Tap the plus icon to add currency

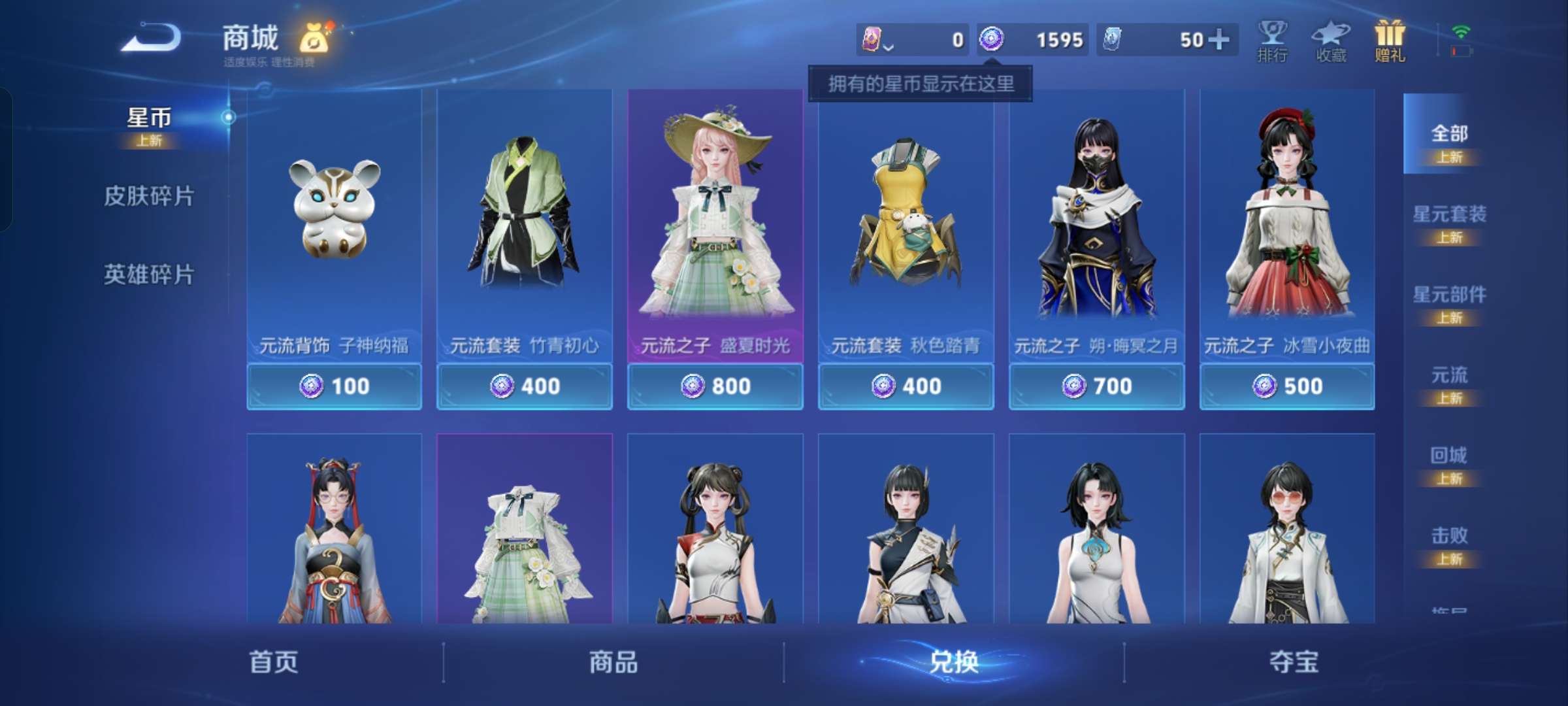1219,40
